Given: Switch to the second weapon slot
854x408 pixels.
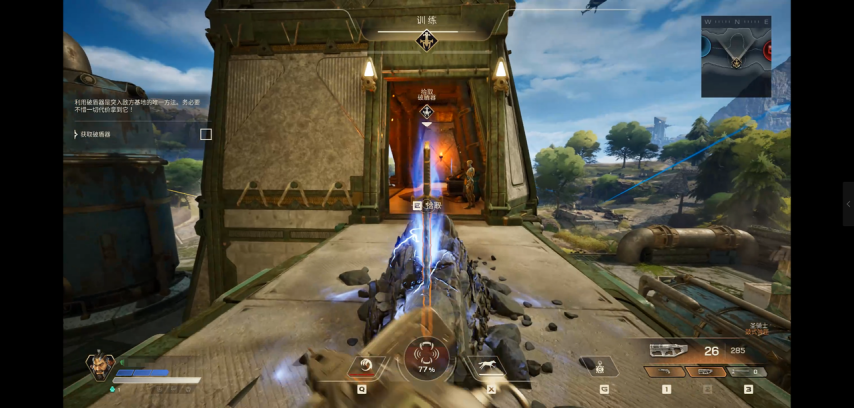Looking at the screenshot, I should (x=706, y=372).
